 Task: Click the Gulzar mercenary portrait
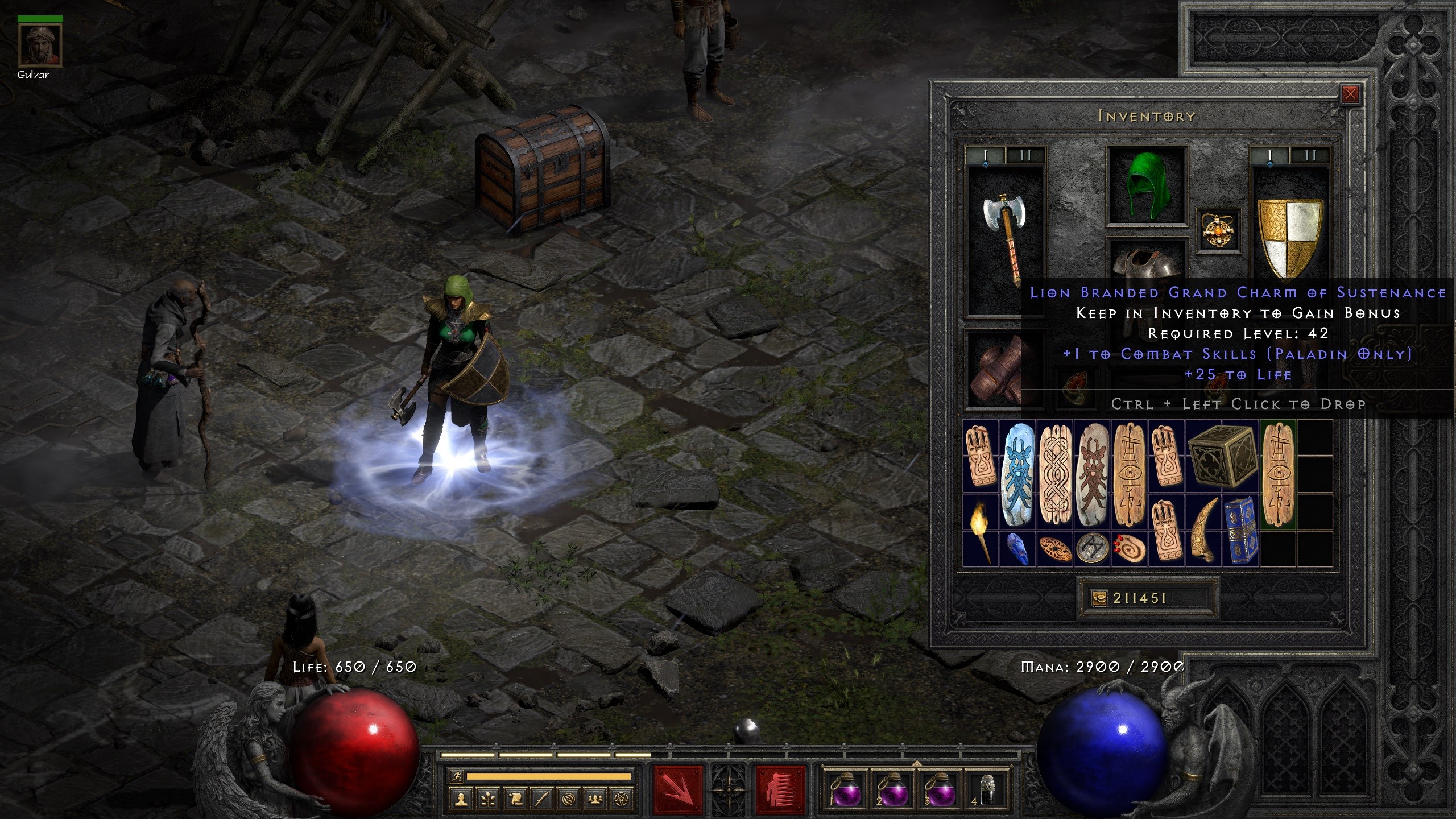pos(40,45)
